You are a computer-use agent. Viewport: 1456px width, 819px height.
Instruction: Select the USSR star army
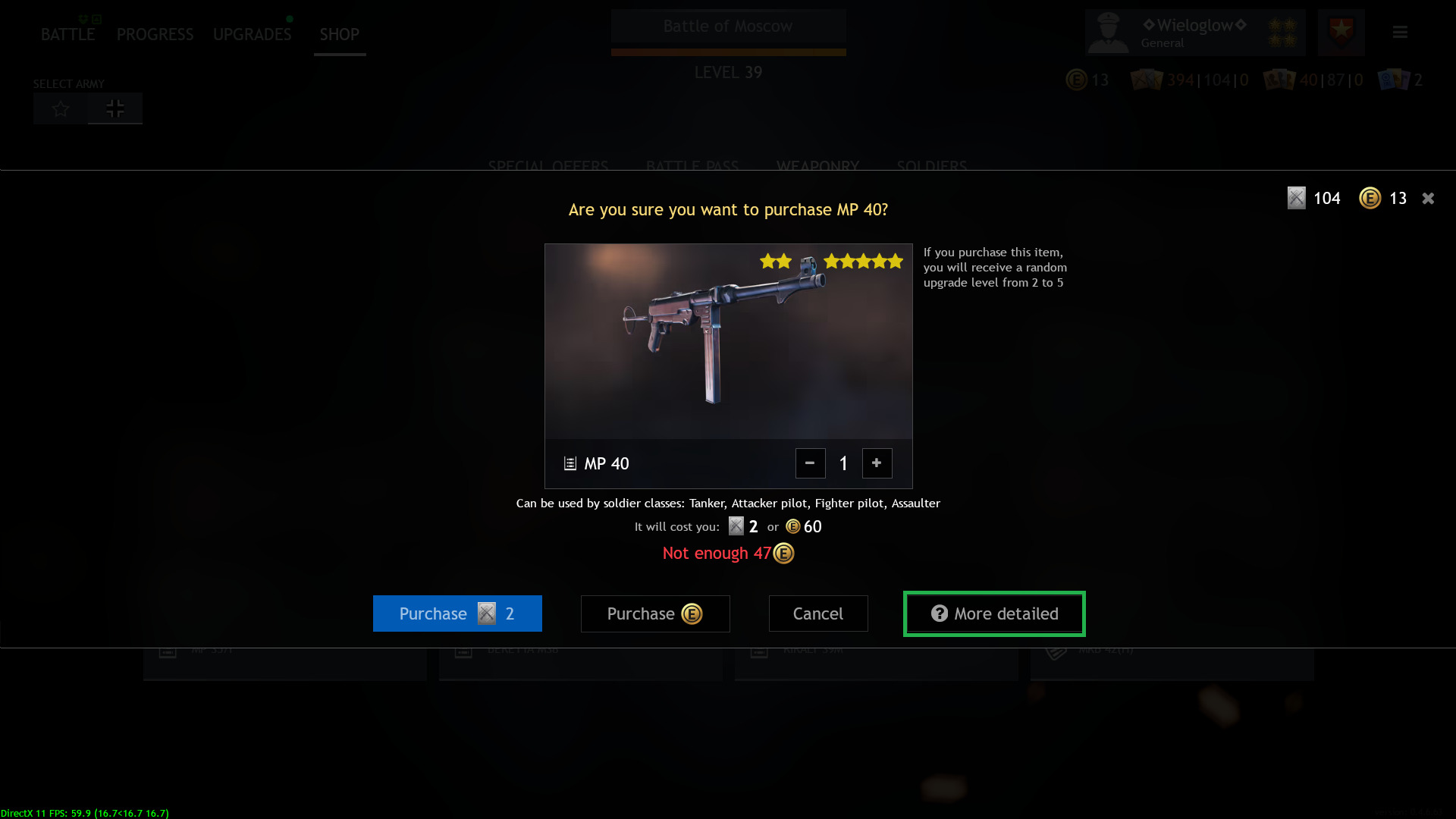(60, 108)
